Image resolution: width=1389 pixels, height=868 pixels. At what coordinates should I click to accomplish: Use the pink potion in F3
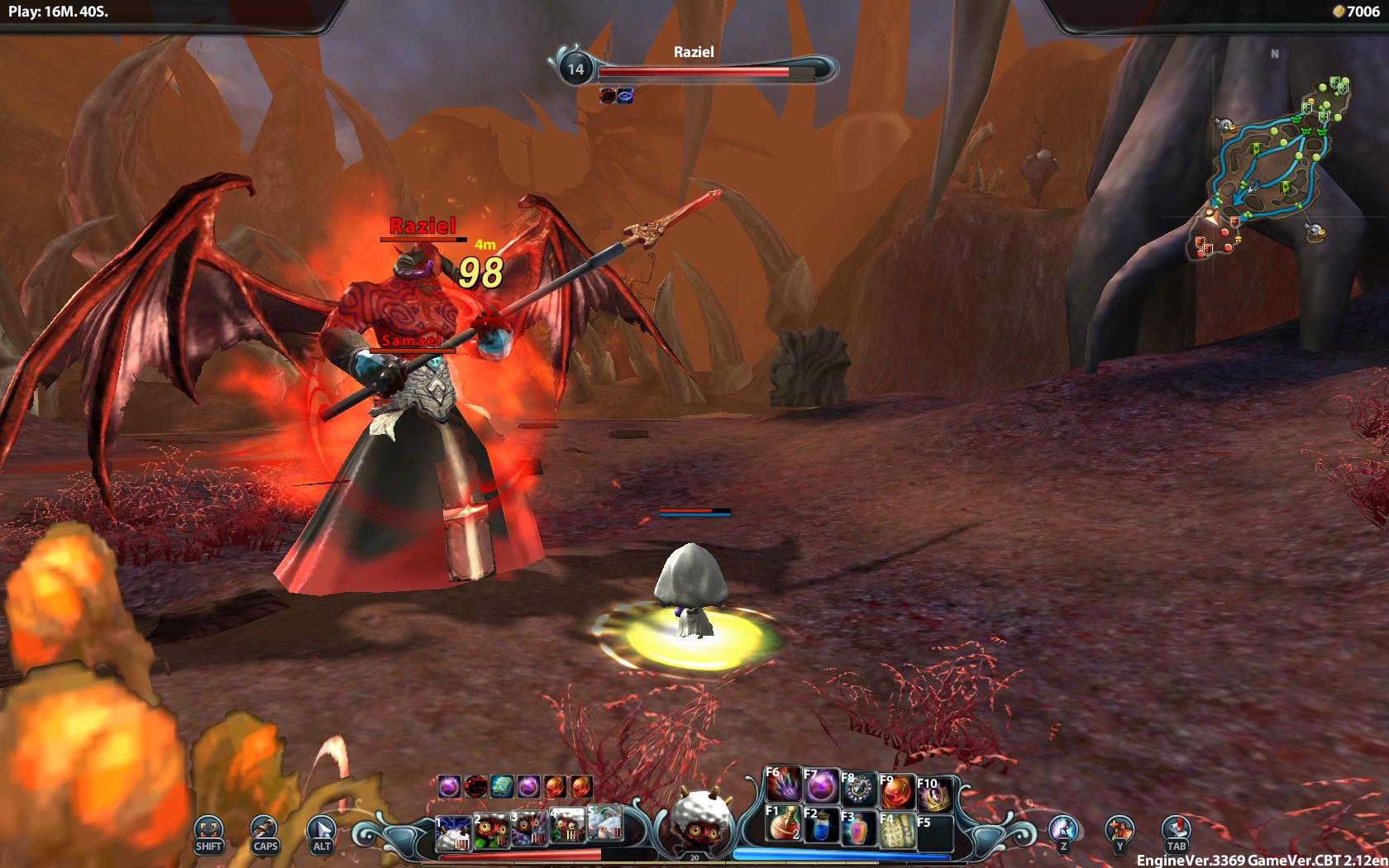(857, 828)
